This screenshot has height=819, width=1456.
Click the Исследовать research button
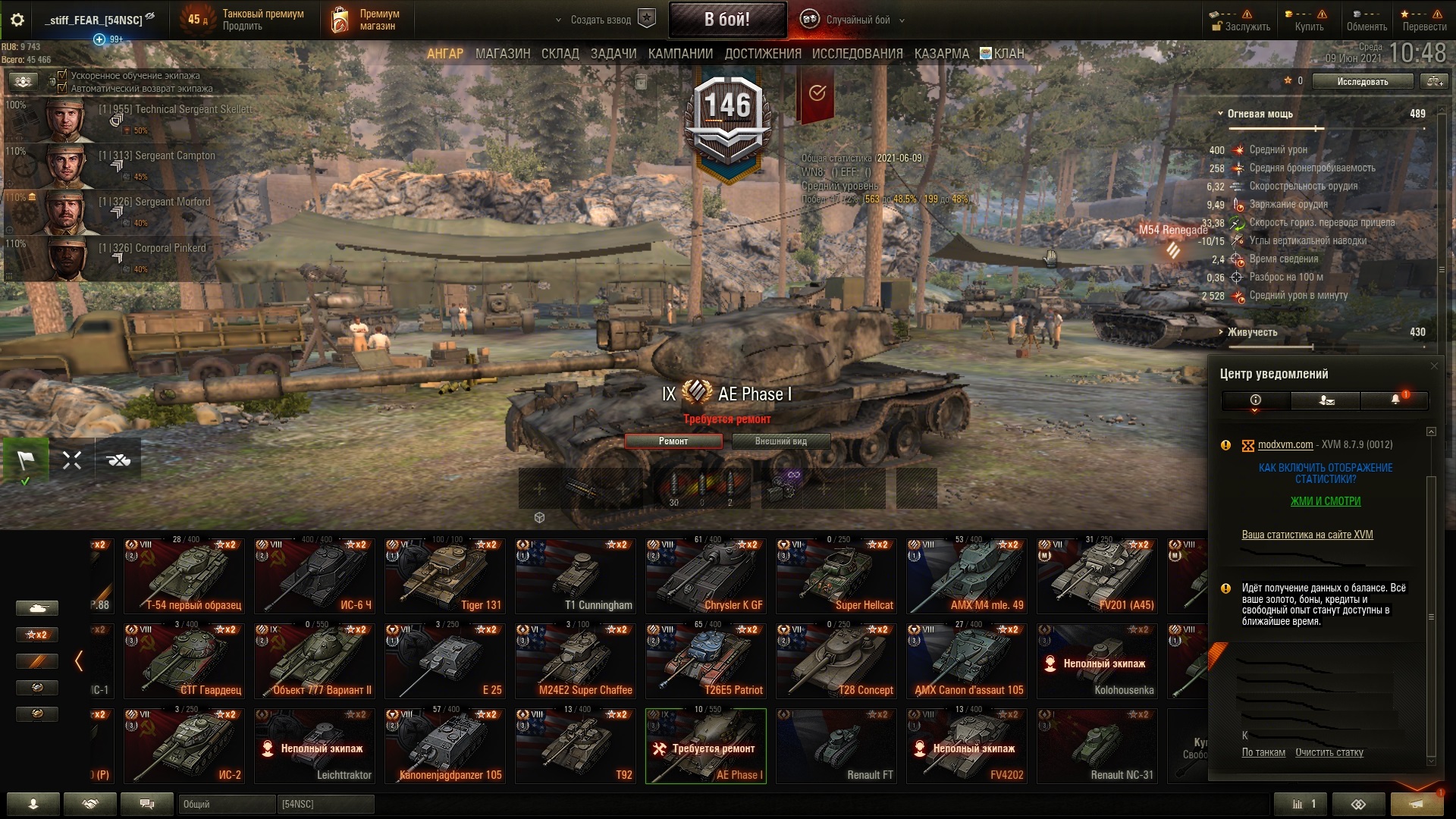click(x=1362, y=81)
